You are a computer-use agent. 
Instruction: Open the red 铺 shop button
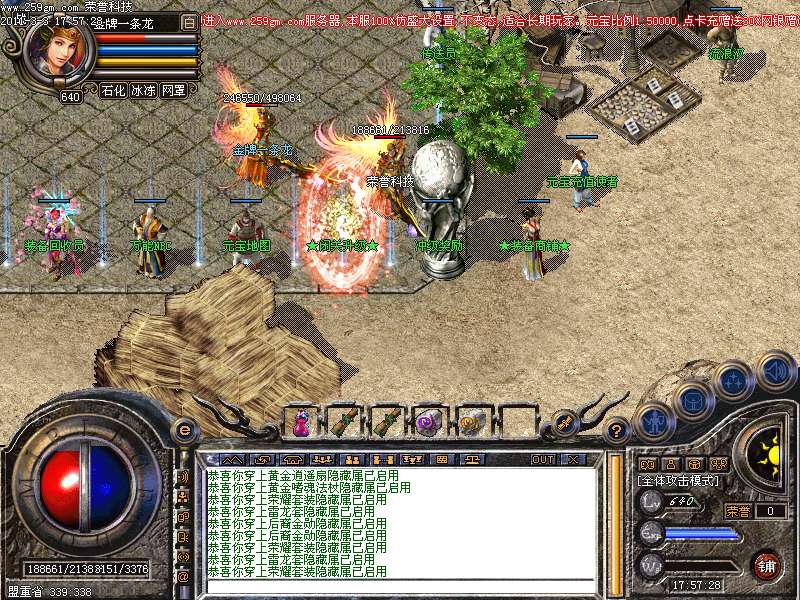[x=767, y=565]
